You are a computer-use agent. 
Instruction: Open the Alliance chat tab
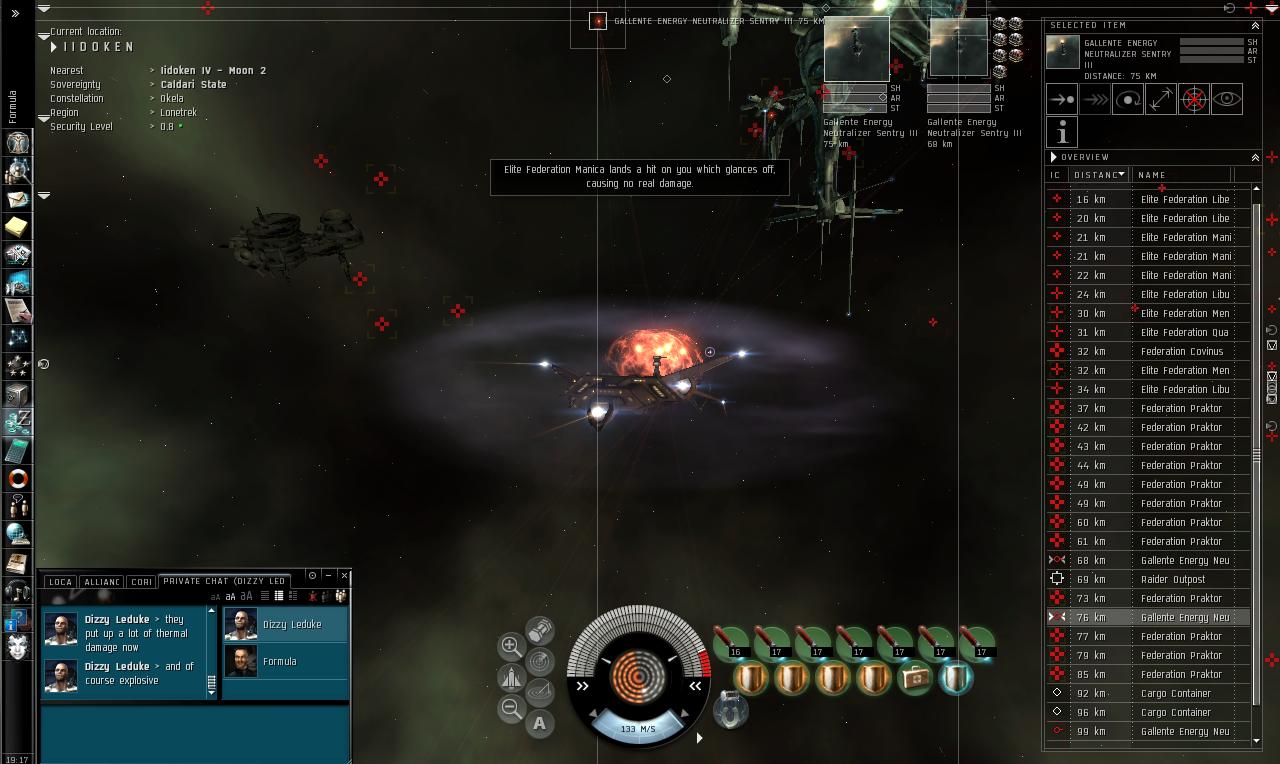click(102, 581)
